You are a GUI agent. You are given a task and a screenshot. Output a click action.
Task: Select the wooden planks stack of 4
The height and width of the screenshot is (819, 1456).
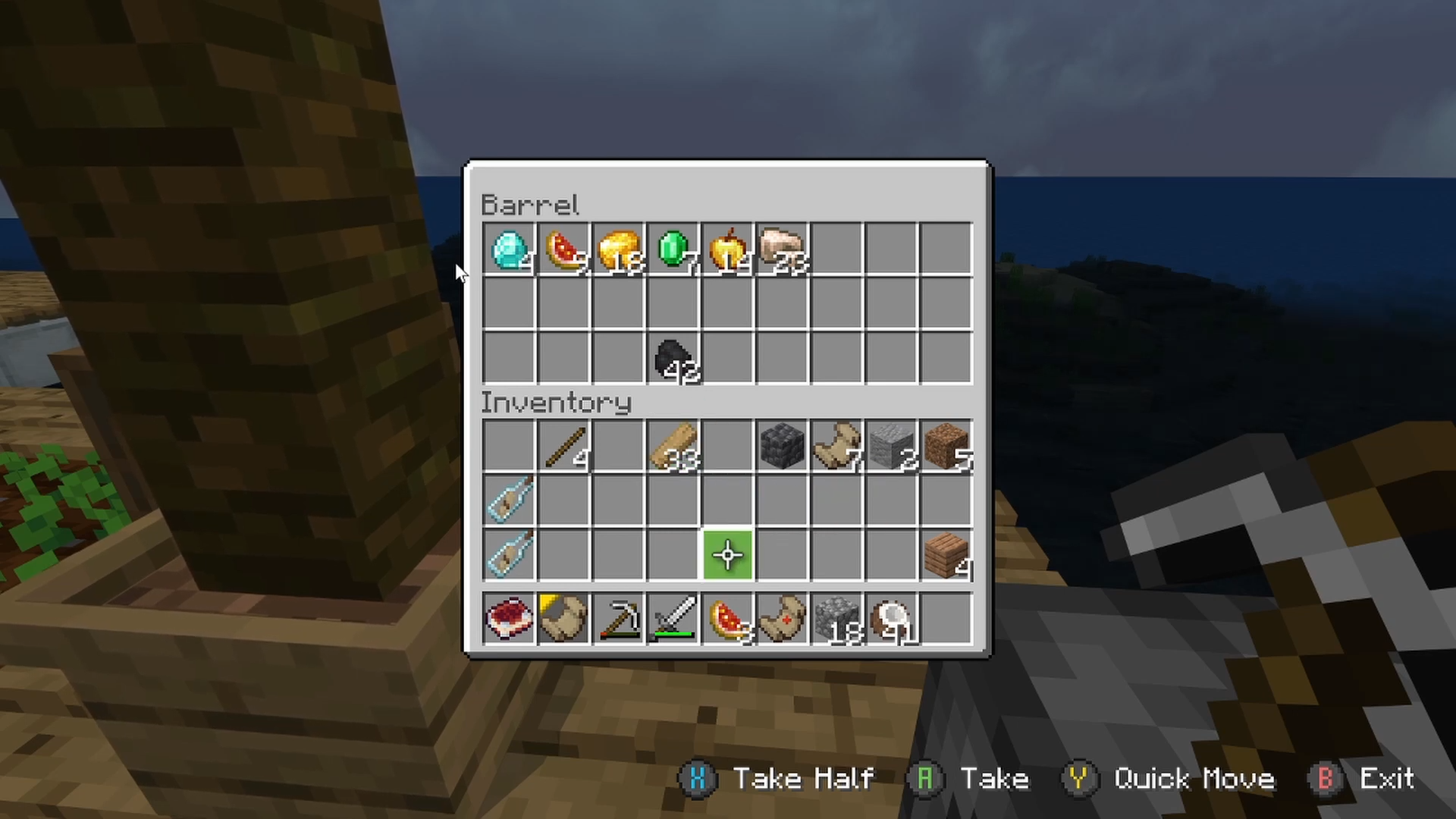(946, 556)
